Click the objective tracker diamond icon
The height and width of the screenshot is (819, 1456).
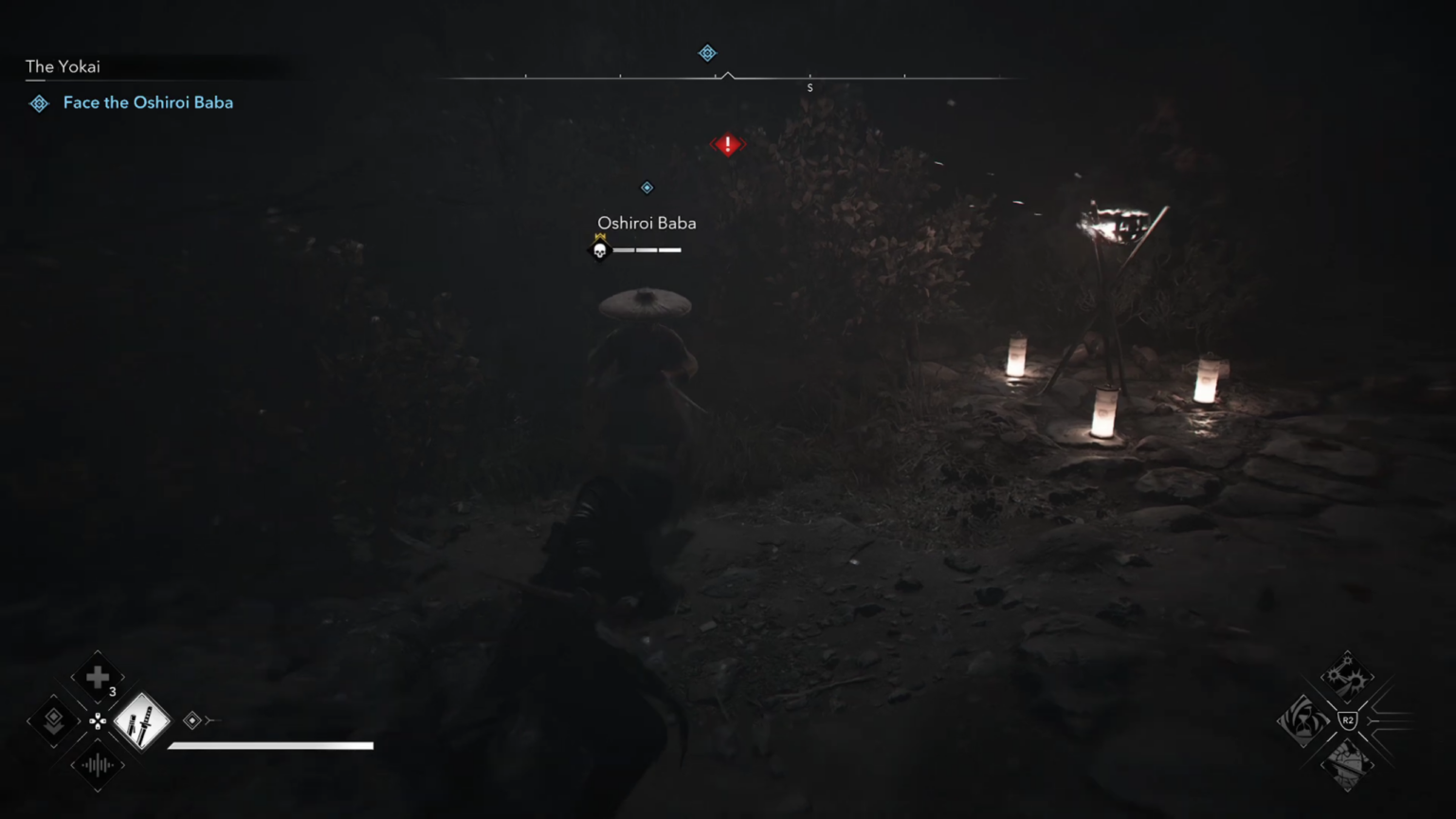[x=39, y=102]
